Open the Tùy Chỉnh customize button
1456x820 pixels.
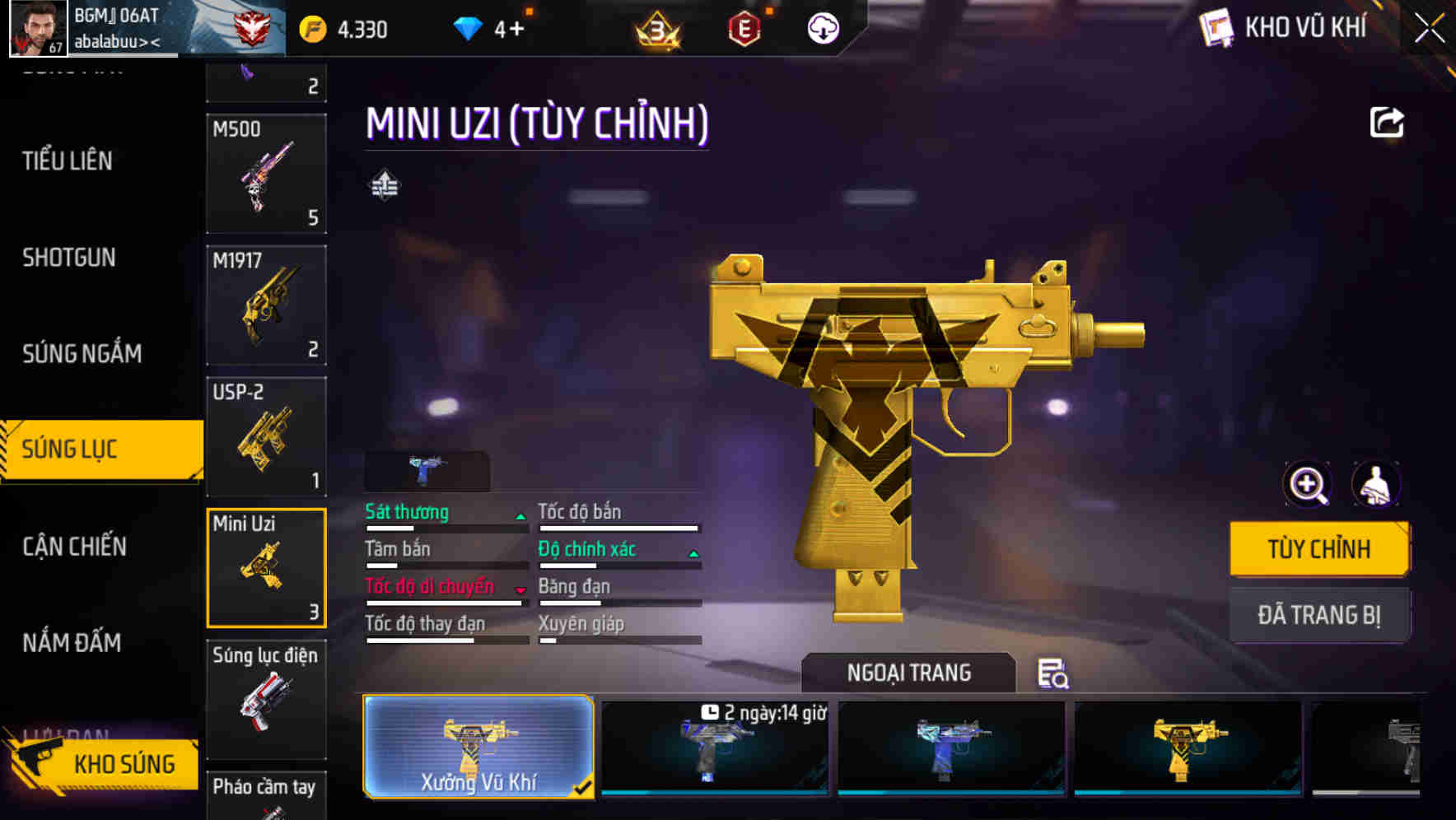1318,548
